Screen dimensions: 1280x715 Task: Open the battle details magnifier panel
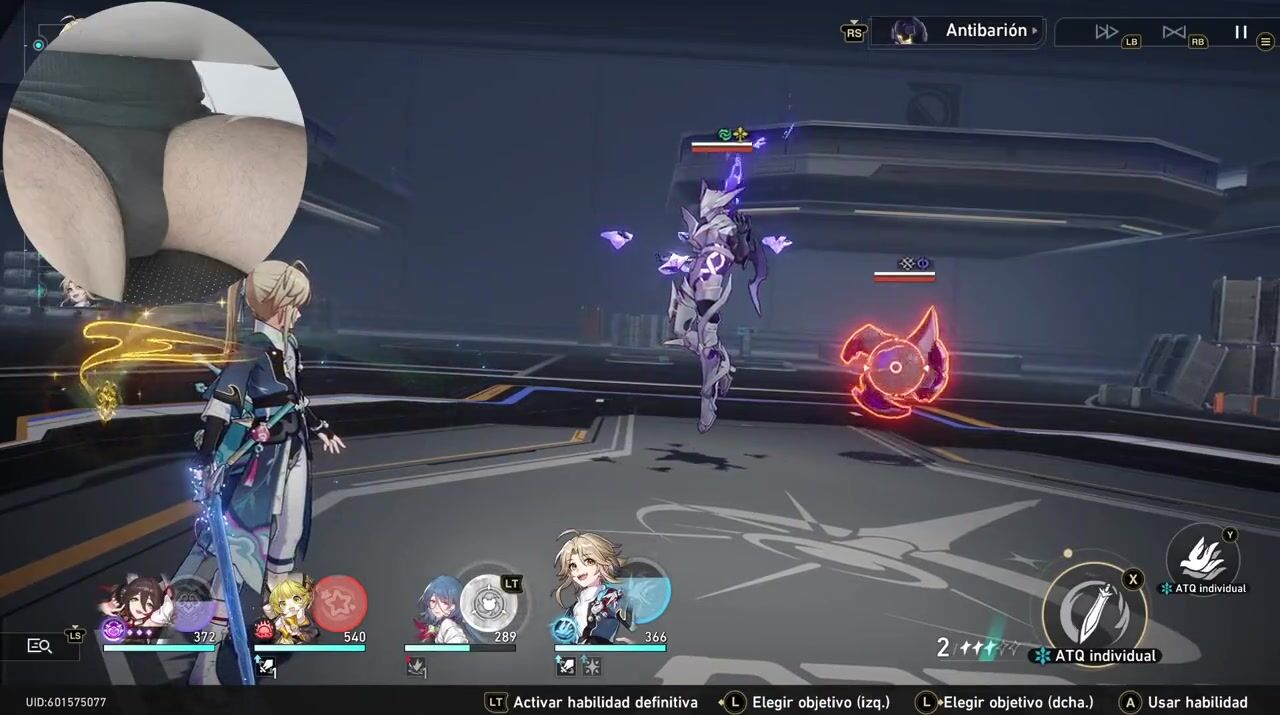tap(39, 646)
